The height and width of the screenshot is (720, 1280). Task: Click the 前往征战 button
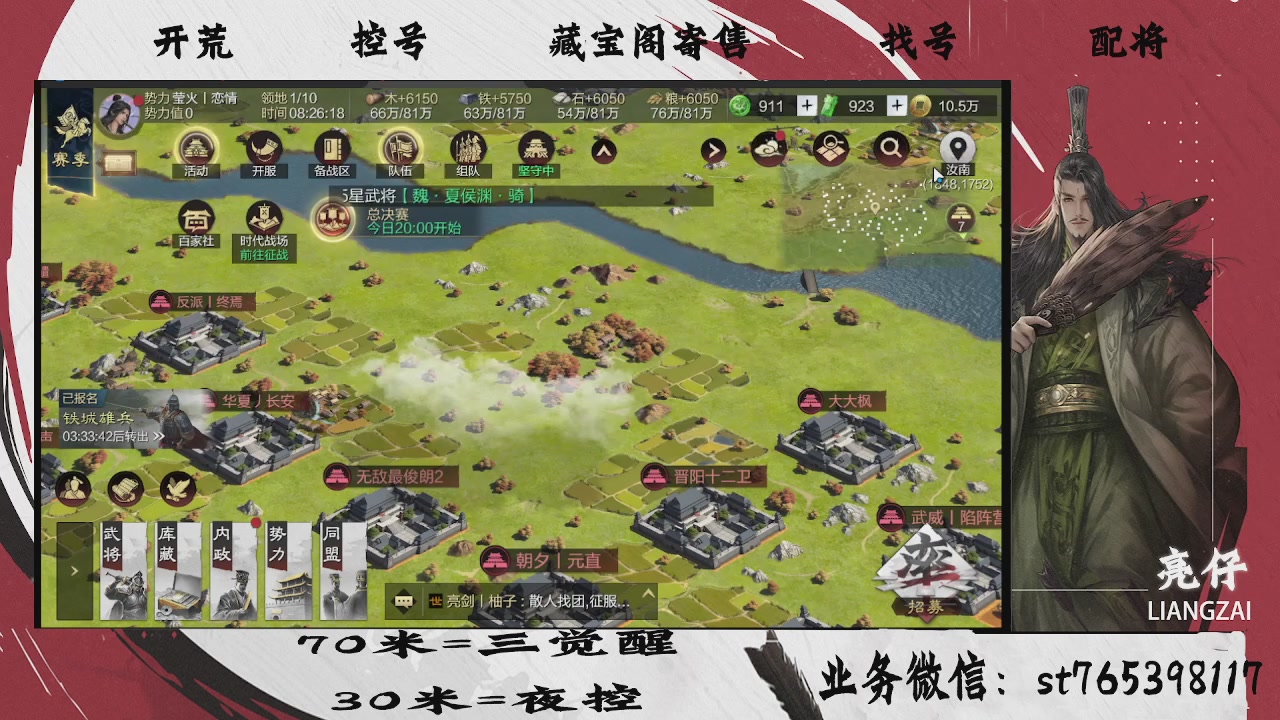(x=264, y=252)
